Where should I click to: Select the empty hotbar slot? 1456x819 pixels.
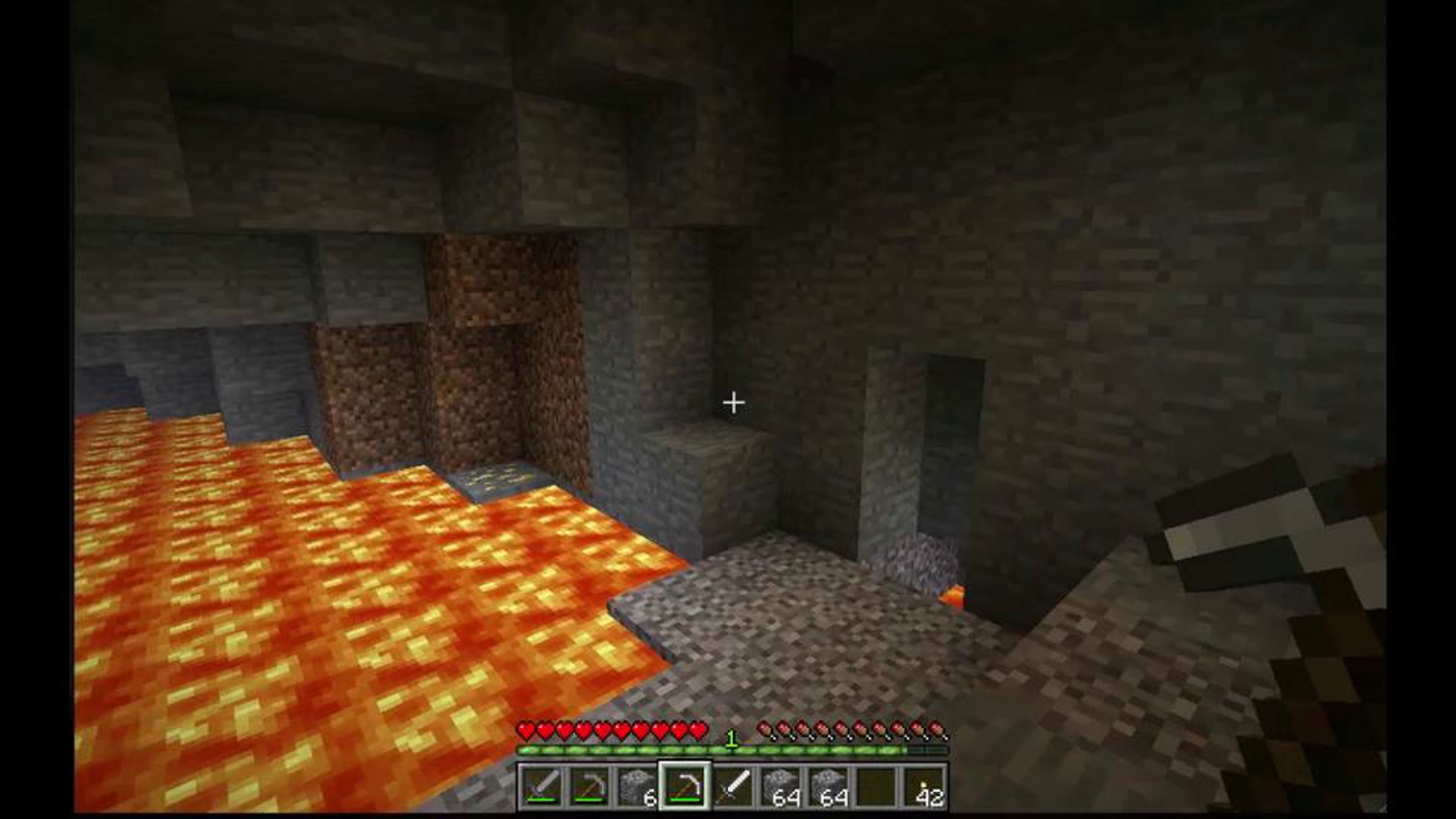pos(877,787)
